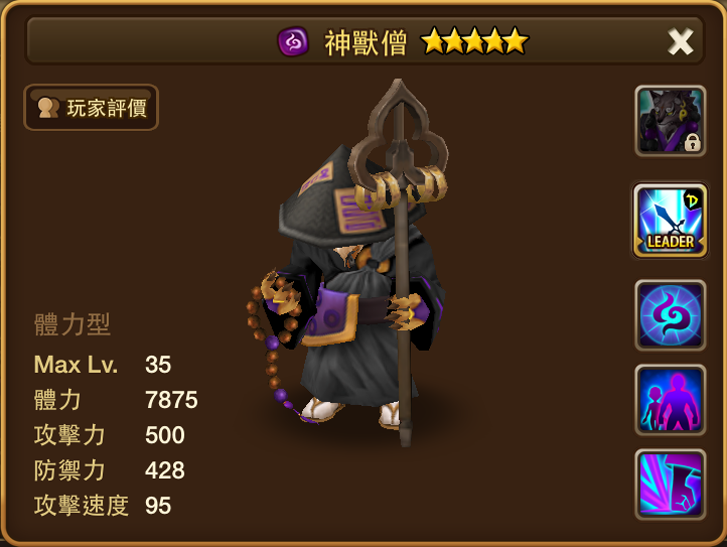Inspect the pink silhouette skill icon
This screenshot has height=547, width=727.
(x=670, y=400)
